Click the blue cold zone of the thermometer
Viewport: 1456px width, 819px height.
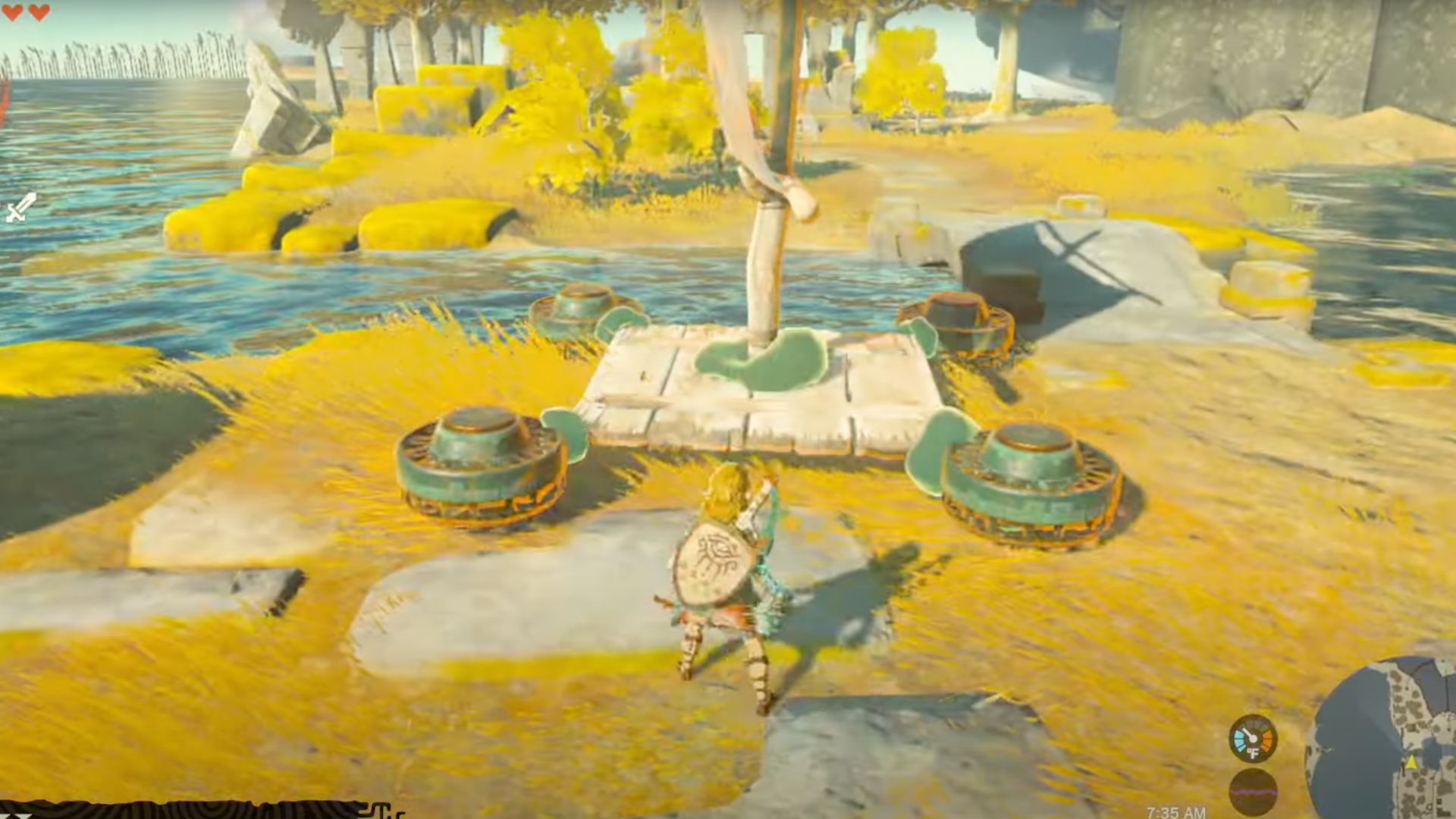(1239, 739)
